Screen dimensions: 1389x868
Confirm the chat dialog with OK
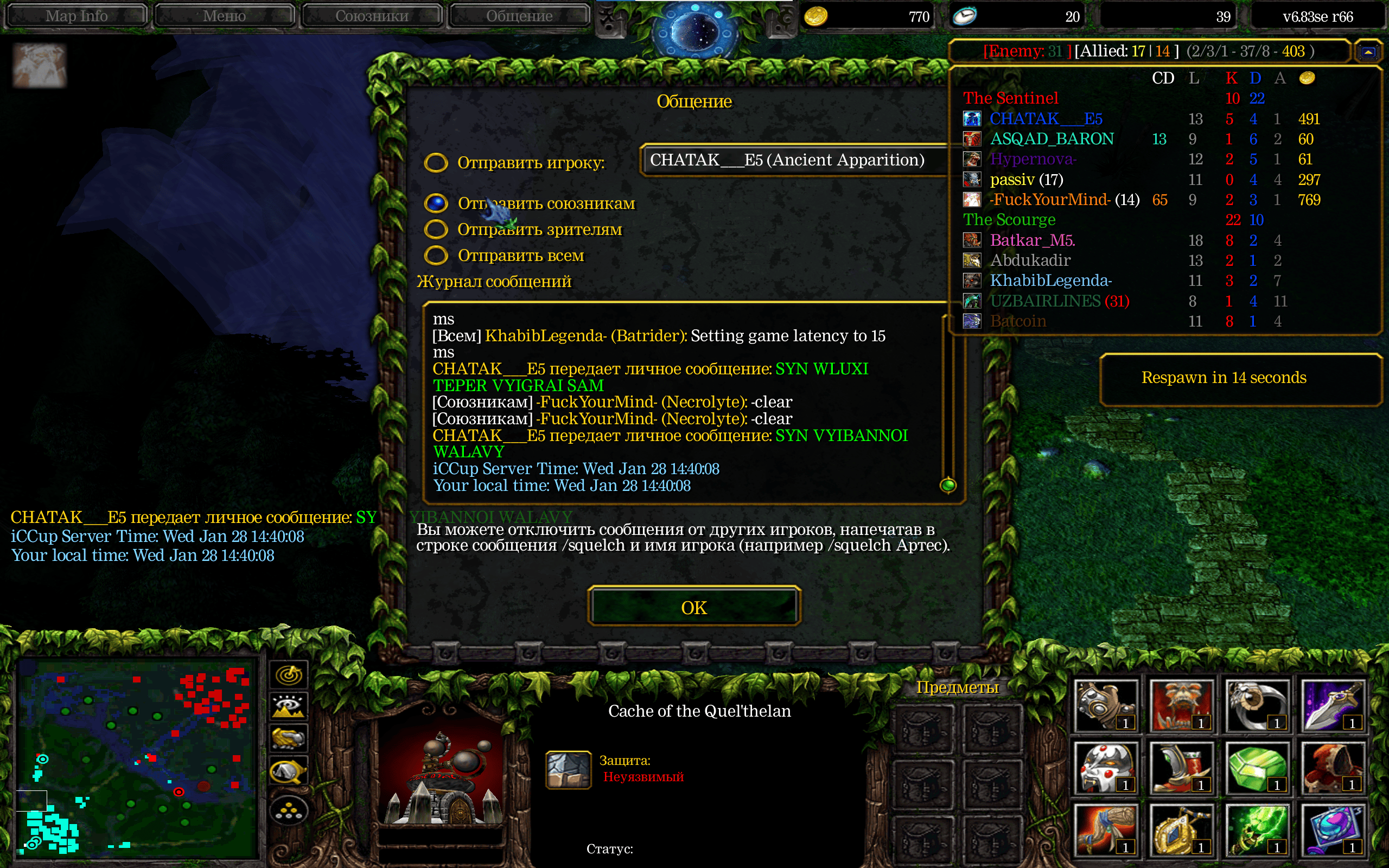point(694,607)
